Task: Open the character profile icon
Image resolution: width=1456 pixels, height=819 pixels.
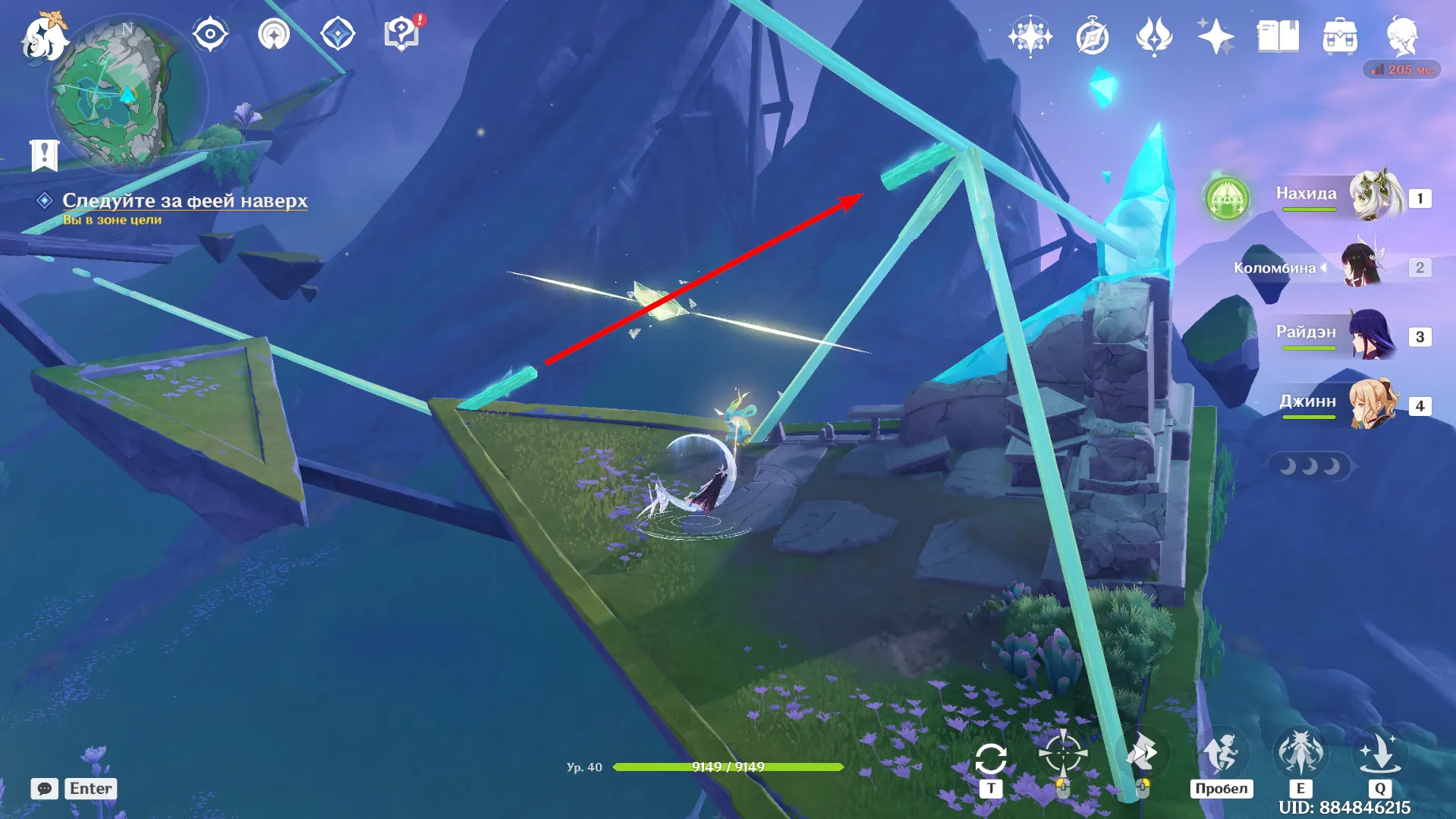Action: click(1402, 36)
